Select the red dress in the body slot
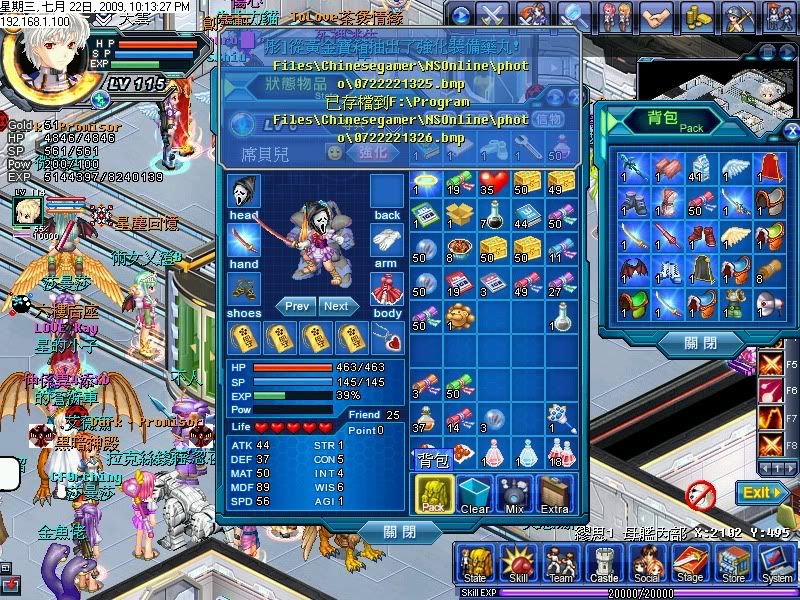 pyautogui.click(x=386, y=288)
